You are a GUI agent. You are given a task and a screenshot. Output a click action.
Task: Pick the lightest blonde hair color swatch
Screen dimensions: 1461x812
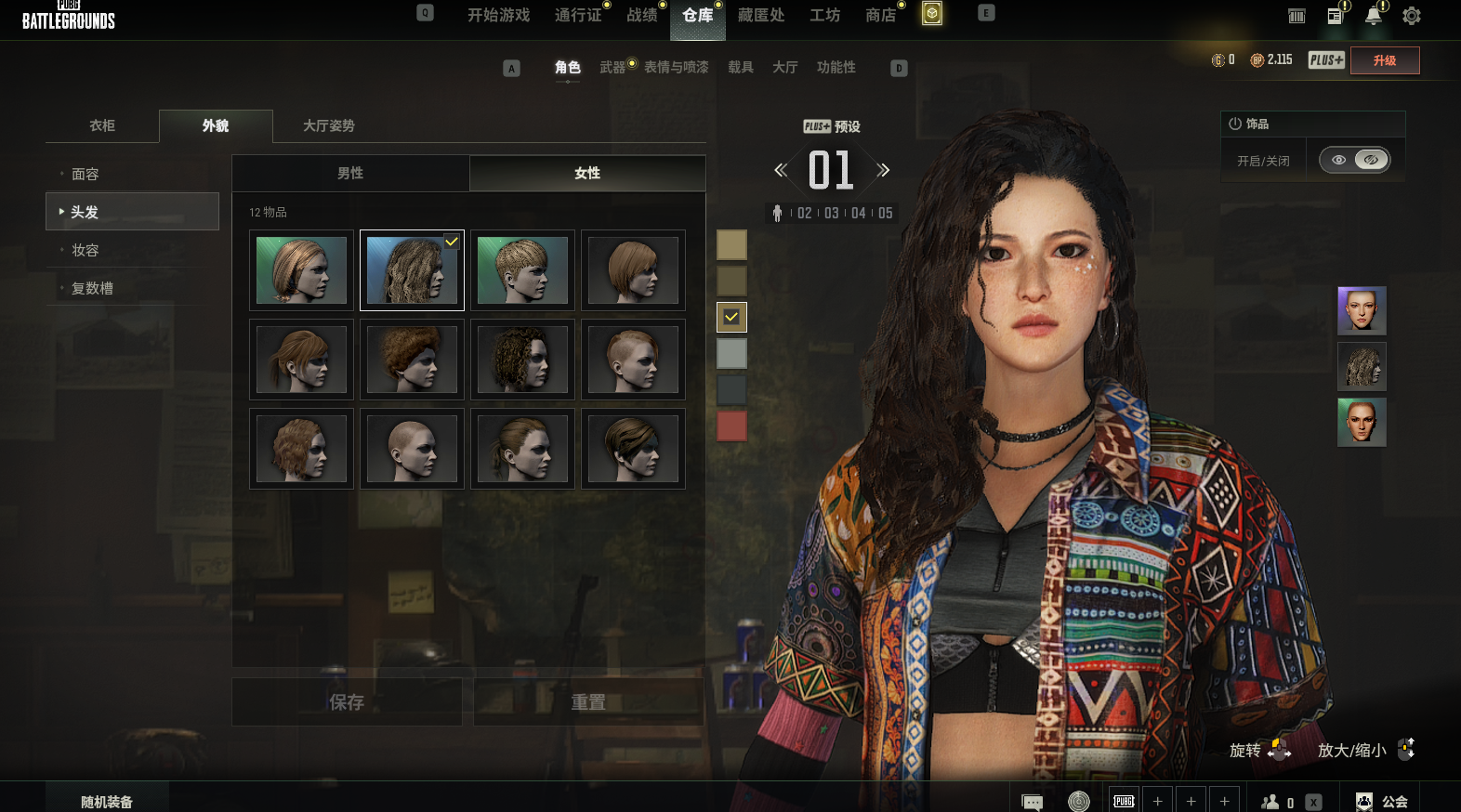coord(731,245)
